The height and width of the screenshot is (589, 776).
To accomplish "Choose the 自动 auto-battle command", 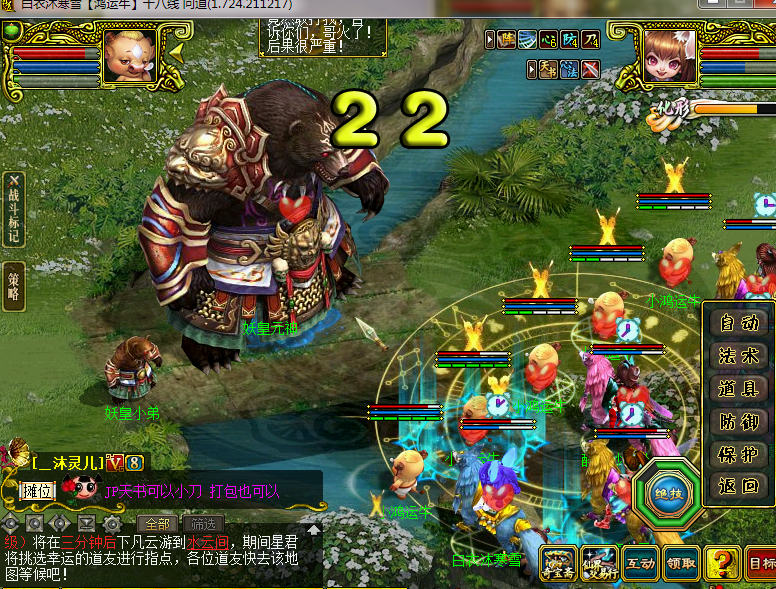I will coord(739,323).
